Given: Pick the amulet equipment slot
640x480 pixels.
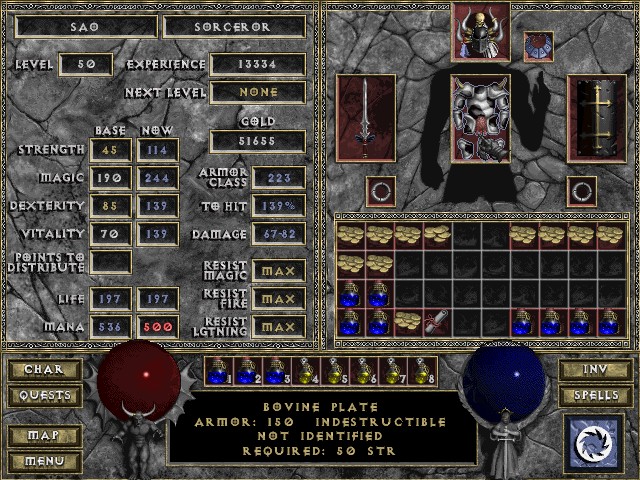Looking at the screenshot, I should point(539,45).
